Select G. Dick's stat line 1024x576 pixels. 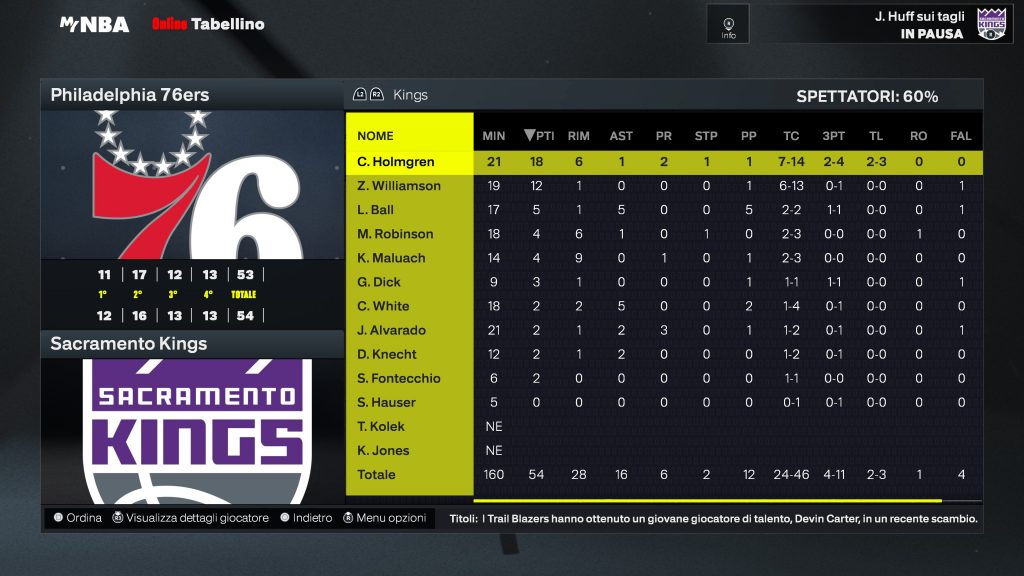(379, 282)
